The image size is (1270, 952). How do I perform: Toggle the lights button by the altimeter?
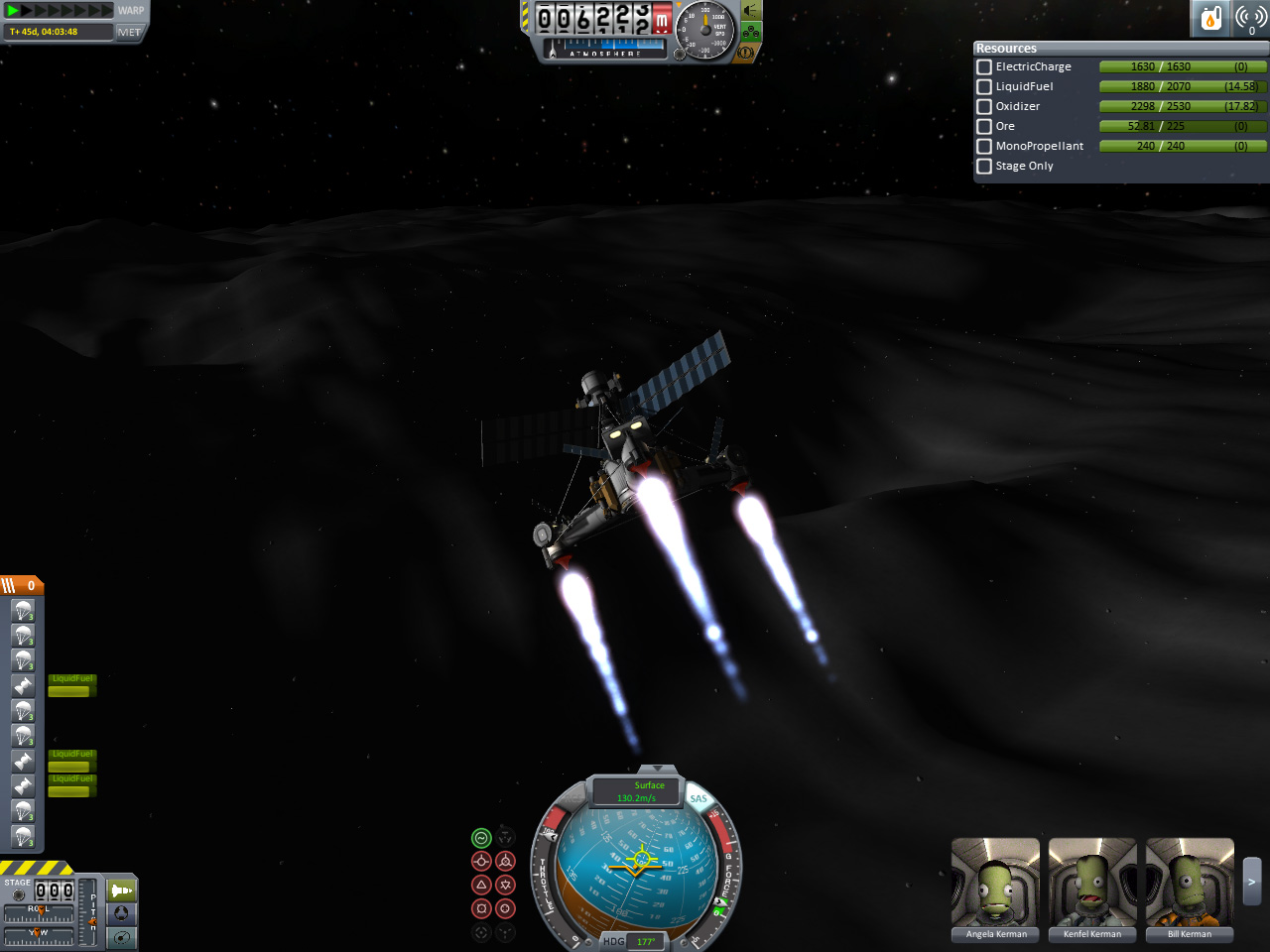(x=751, y=11)
